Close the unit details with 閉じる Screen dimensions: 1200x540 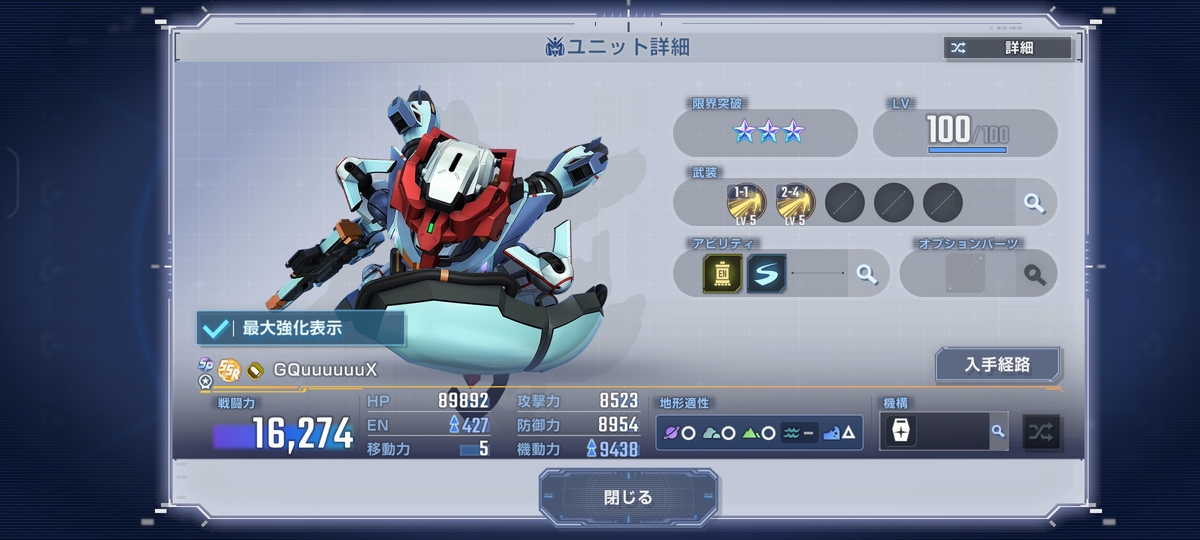point(628,497)
